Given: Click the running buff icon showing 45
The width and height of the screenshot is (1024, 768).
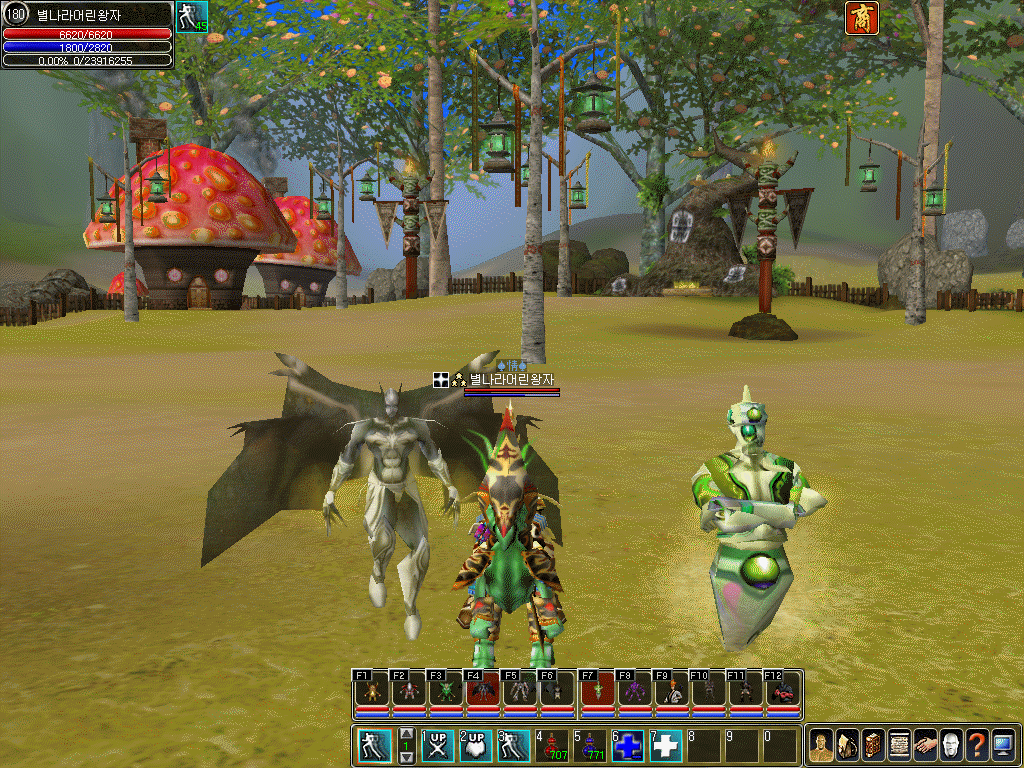Looking at the screenshot, I should (191, 17).
